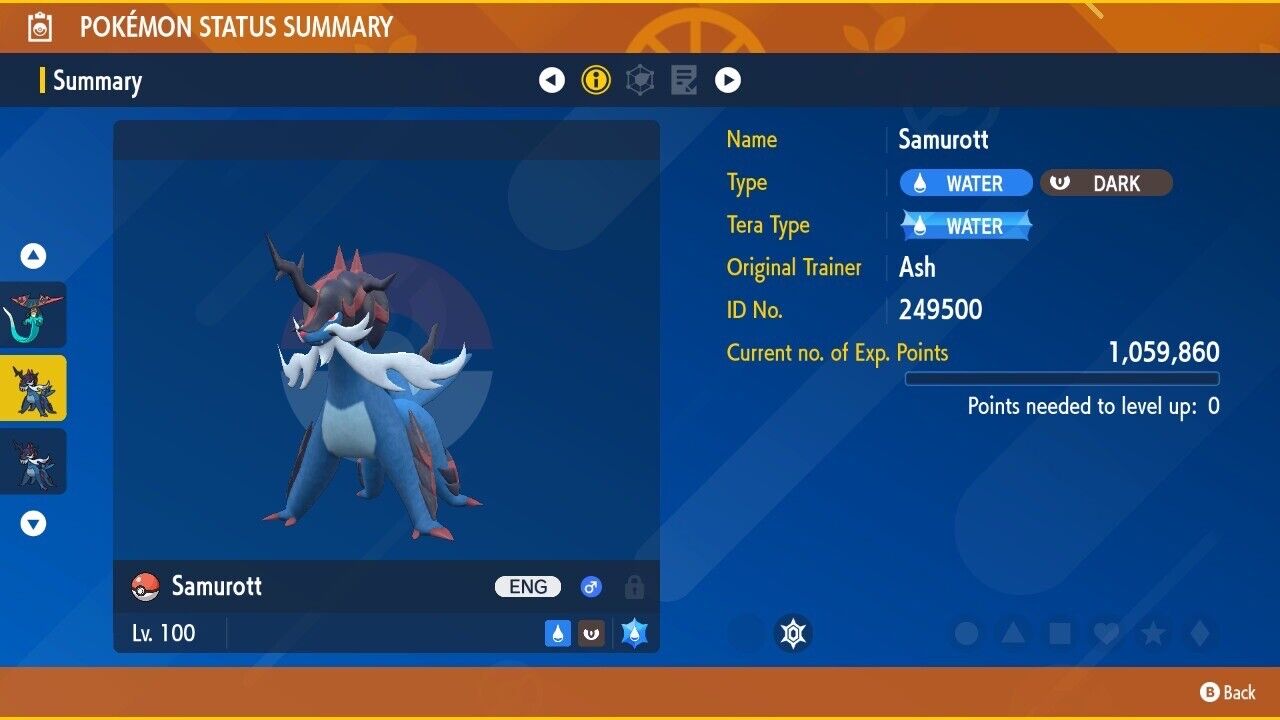Viewport: 1280px width, 720px height.
Task: Select the highlighted Samurott party thumbnail
Action: (34, 388)
